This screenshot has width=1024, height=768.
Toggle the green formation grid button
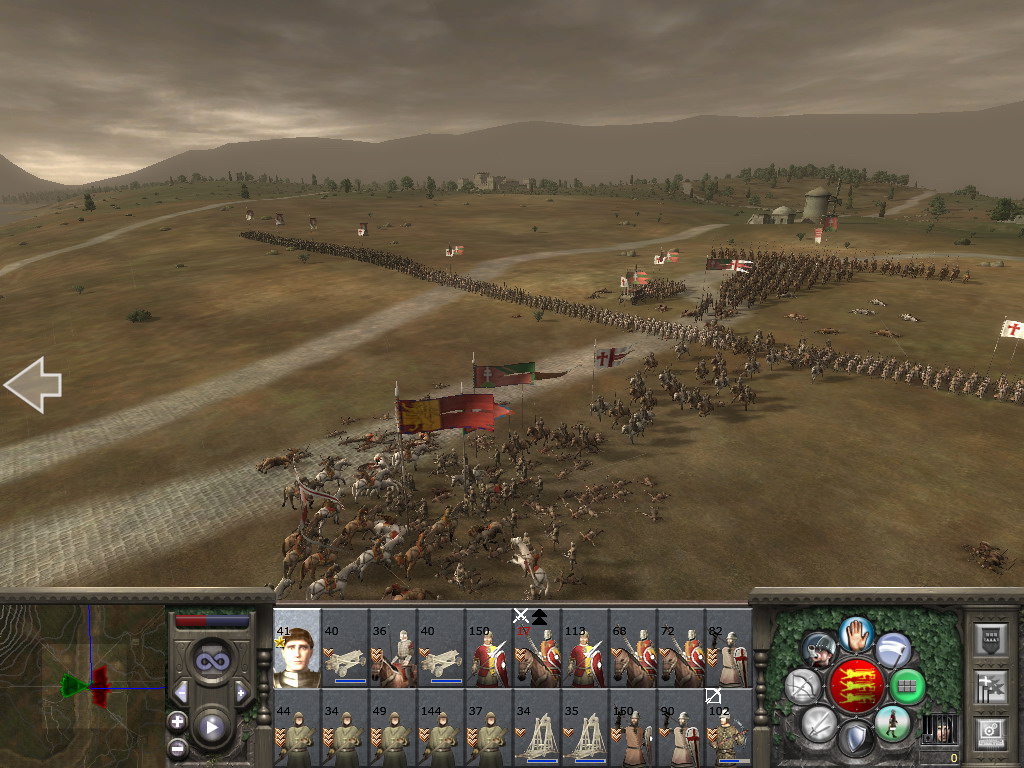907,686
